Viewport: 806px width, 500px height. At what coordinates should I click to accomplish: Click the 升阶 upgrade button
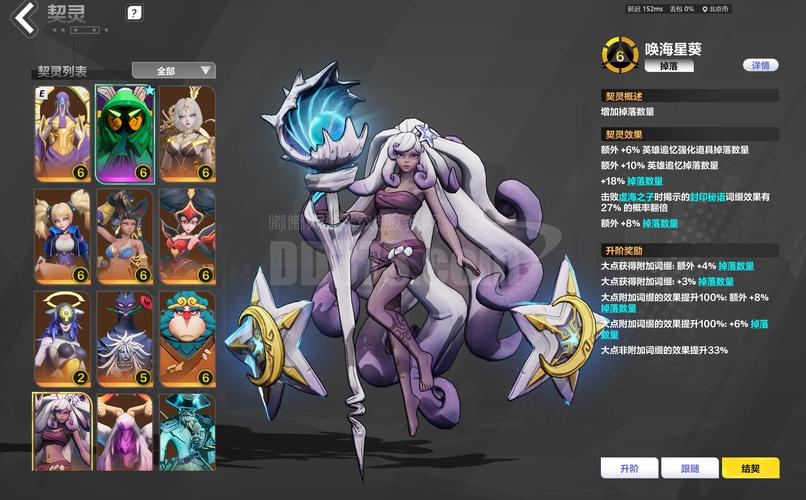[629, 468]
